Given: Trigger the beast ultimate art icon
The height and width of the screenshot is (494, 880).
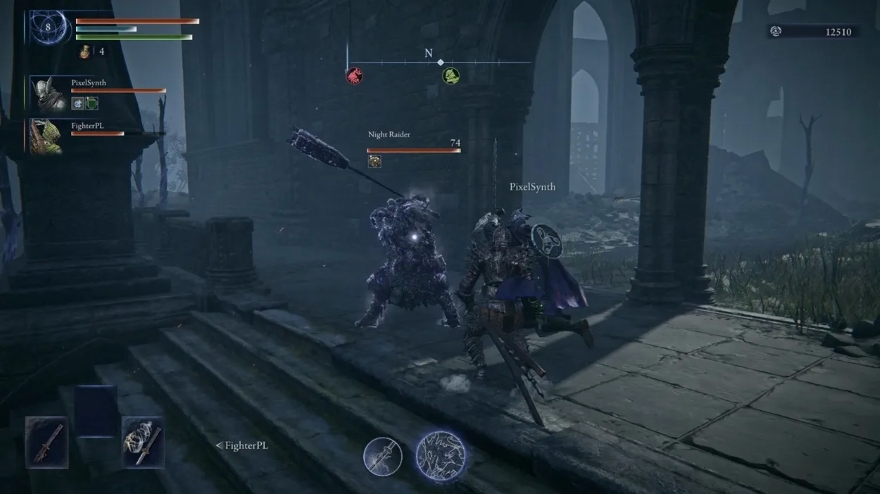Looking at the screenshot, I should tap(440, 456).
